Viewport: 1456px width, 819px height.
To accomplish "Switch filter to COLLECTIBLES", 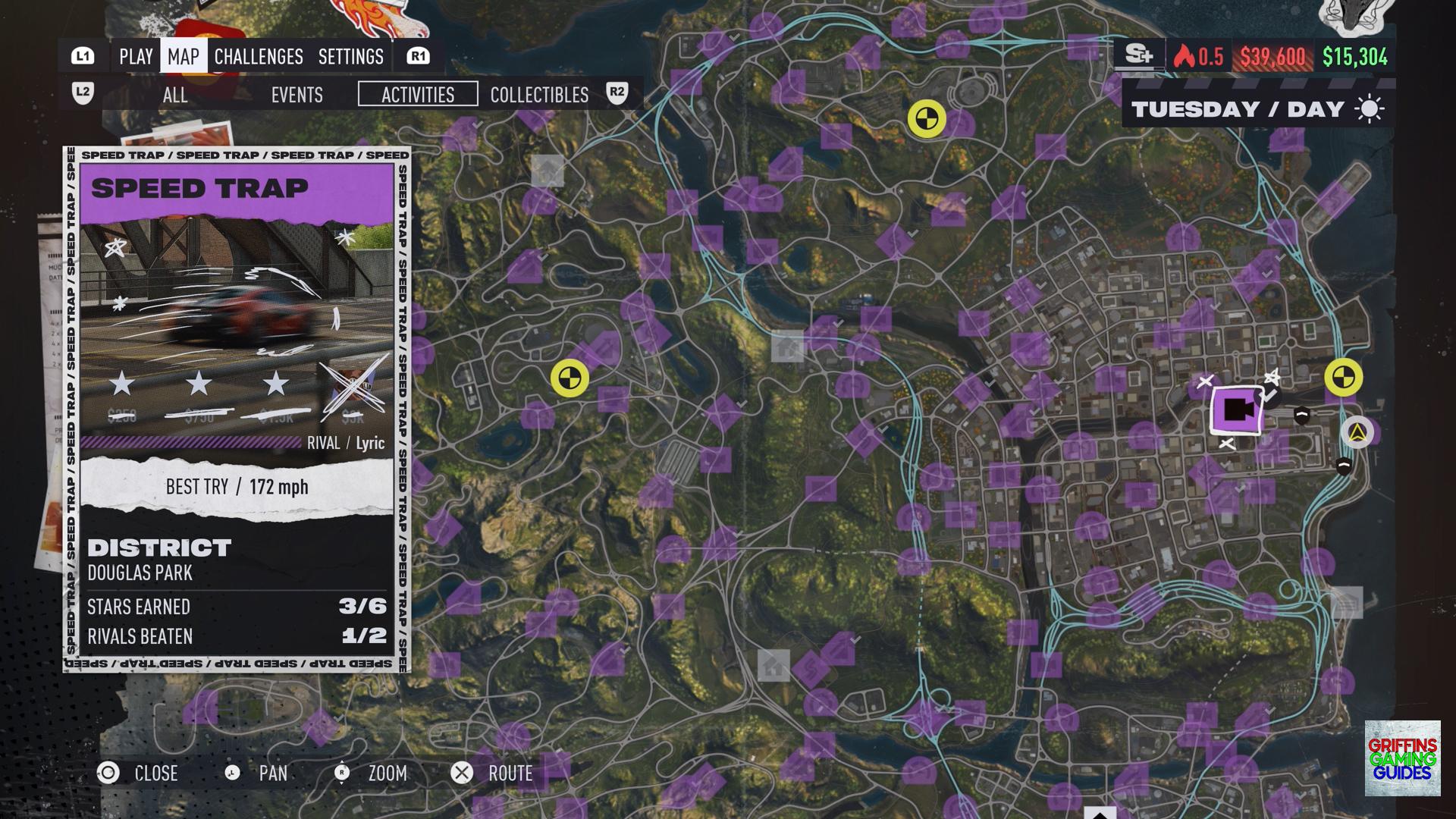I will click(539, 95).
